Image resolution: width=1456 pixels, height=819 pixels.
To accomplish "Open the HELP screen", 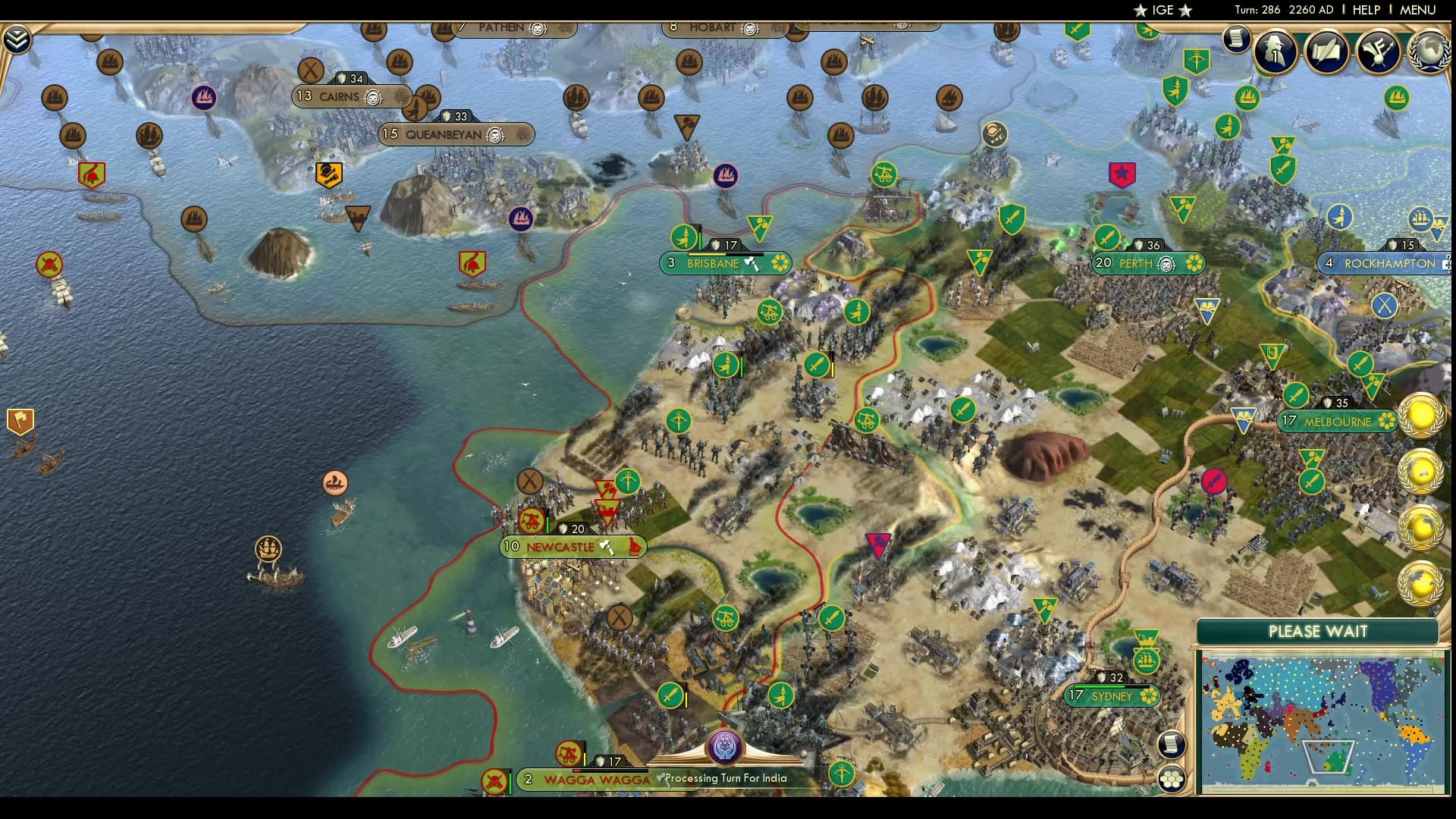I will [1365, 10].
